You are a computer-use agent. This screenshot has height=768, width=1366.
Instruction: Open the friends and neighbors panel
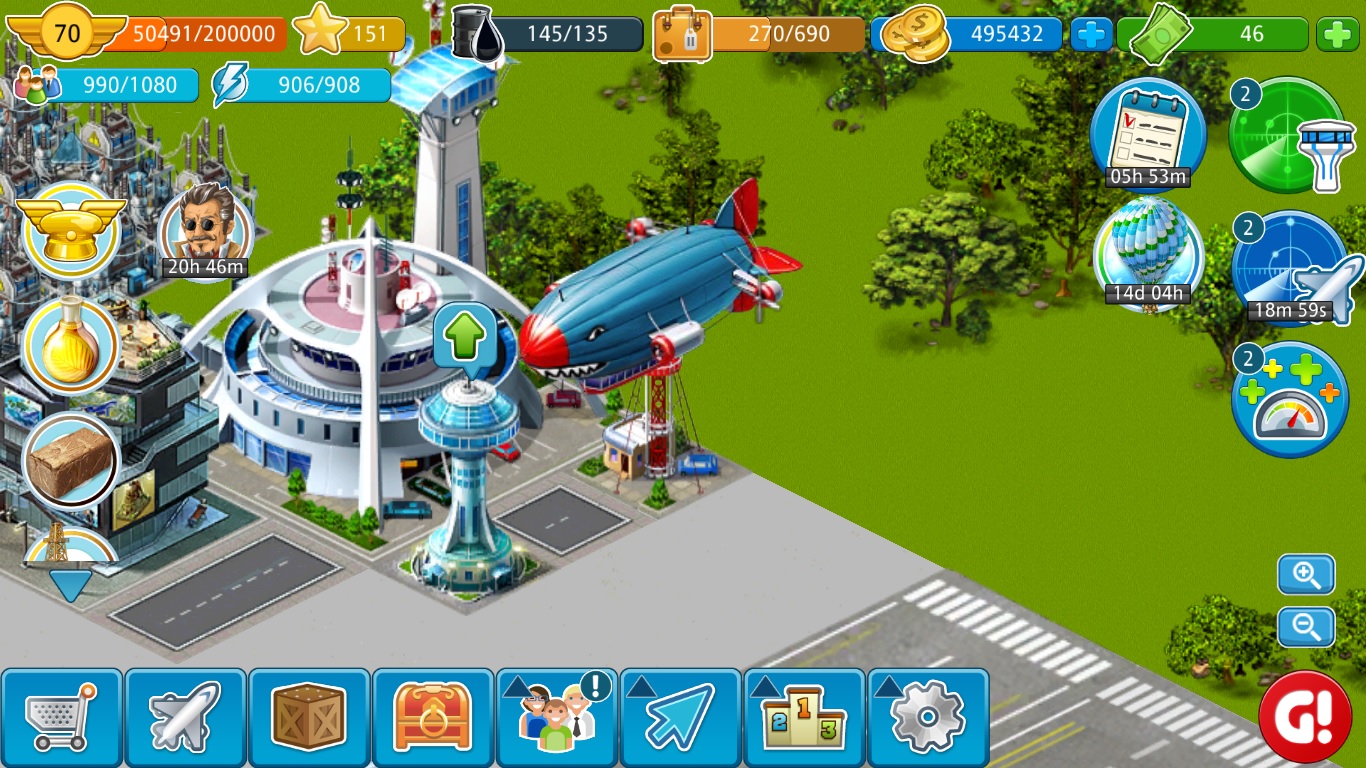(x=557, y=716)
